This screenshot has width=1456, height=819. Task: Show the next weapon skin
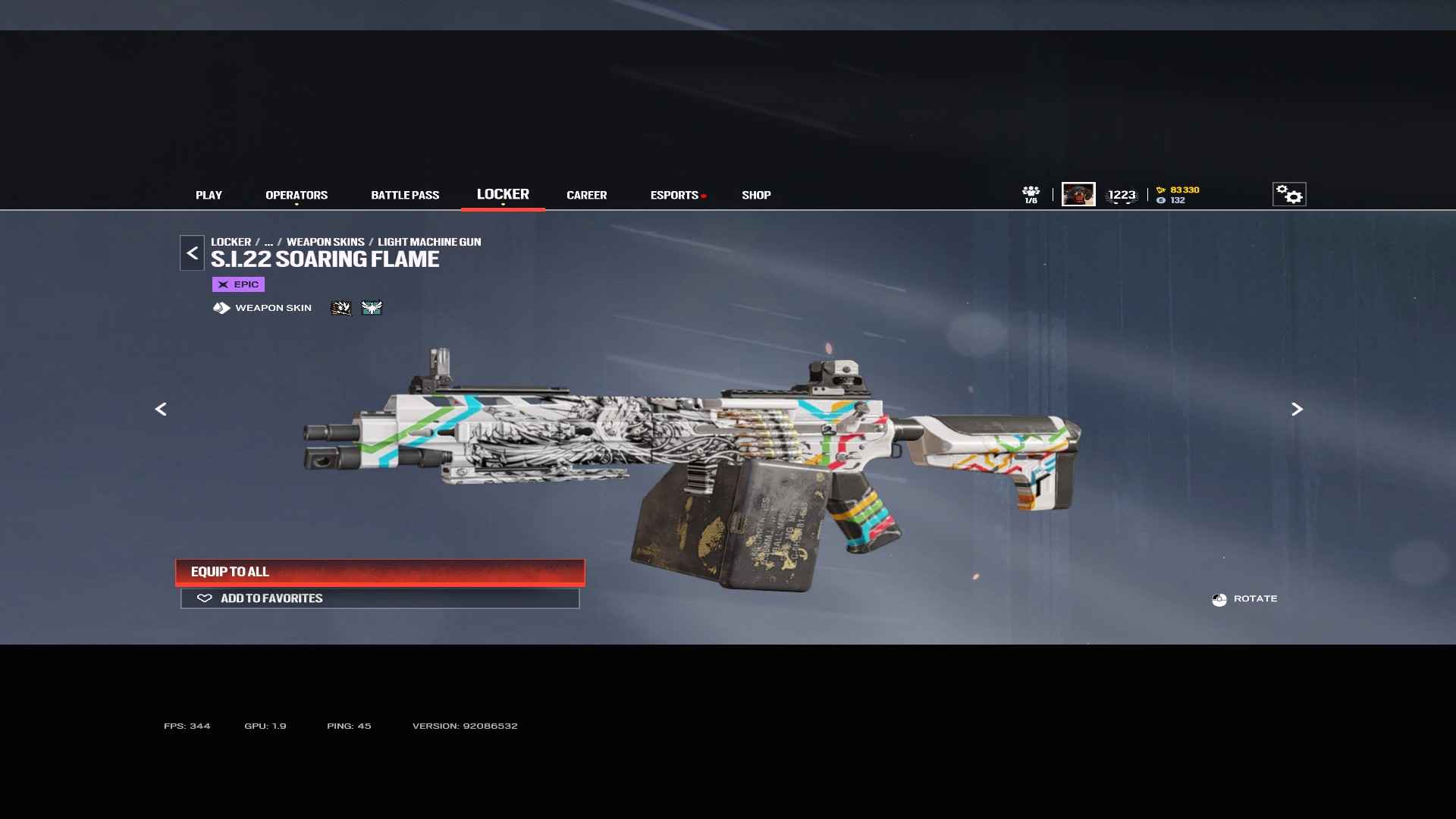[1297, 409]
